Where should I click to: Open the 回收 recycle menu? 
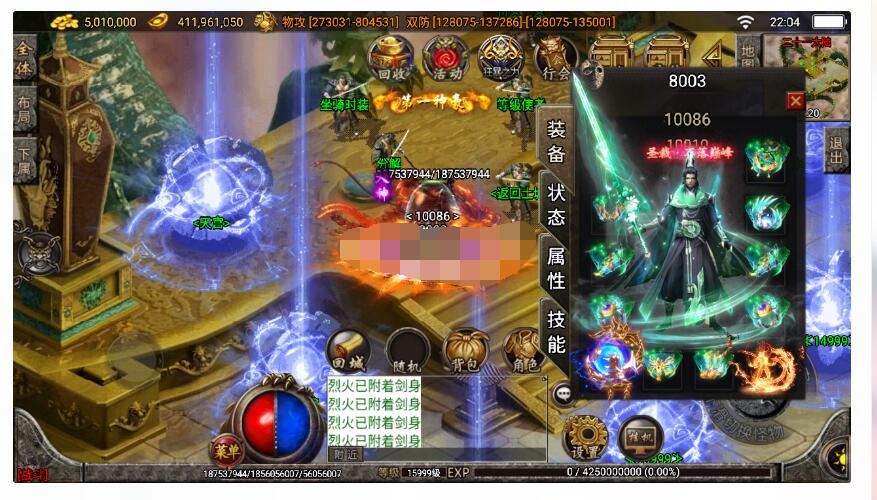click(391, 60)
